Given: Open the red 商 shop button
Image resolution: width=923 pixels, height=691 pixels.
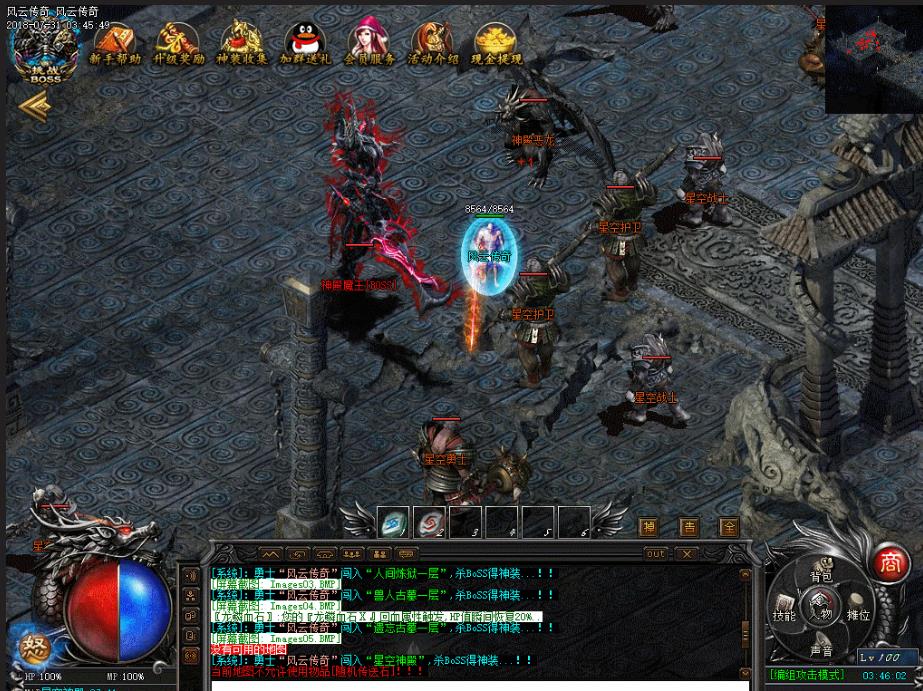Looking at the screenshot, I should coord(886,563).
